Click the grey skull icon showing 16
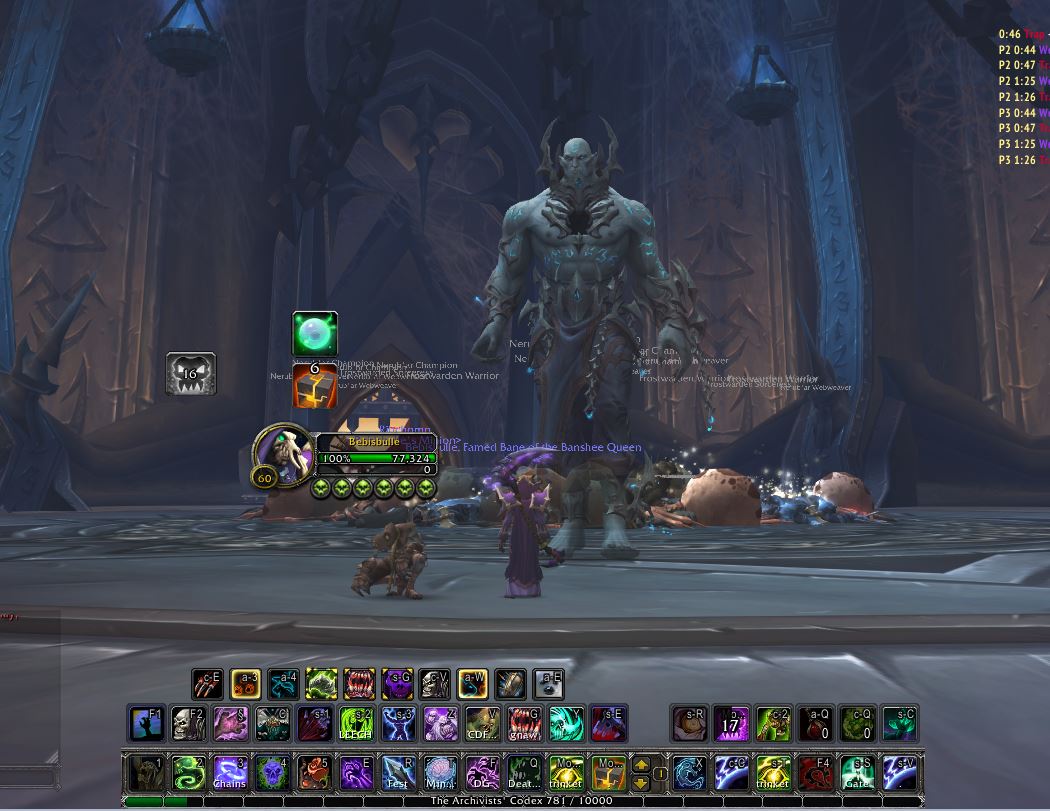1050x811 pixels. click(190, 373)
